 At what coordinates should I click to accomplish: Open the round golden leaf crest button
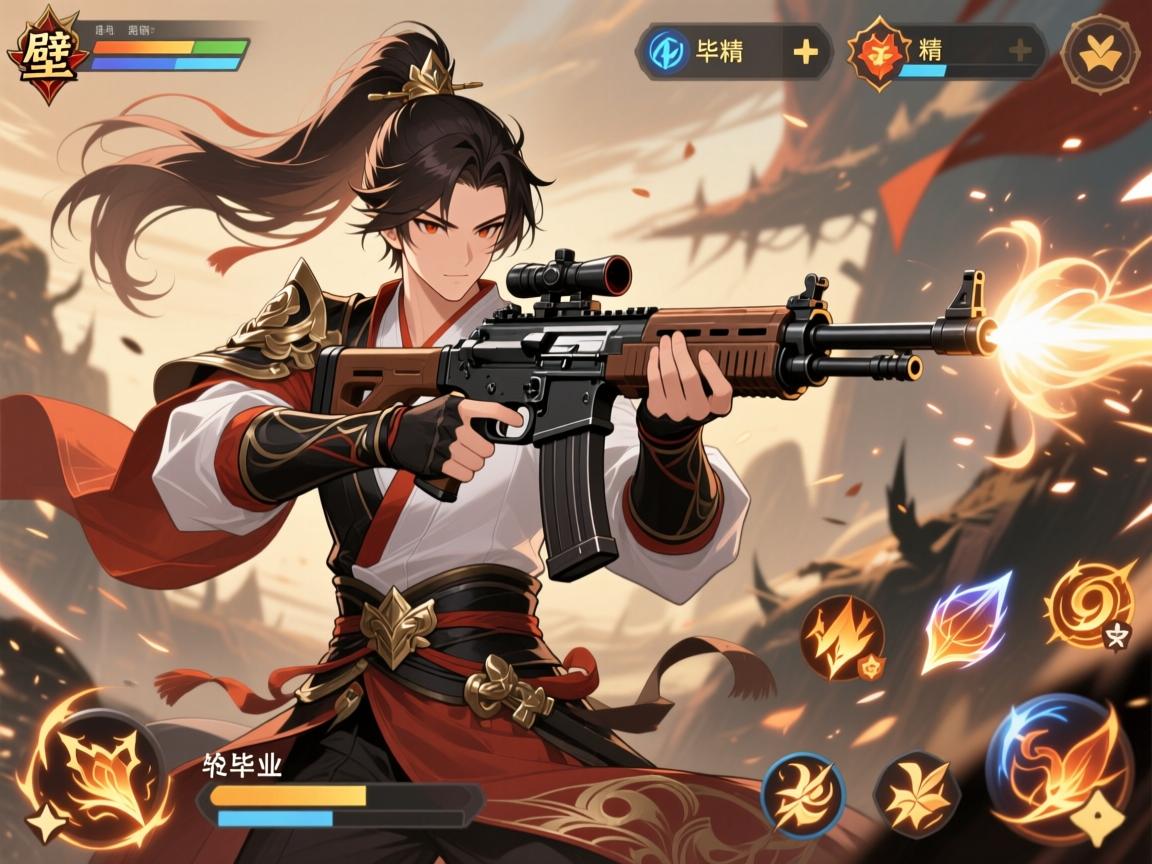[1099, 51]
